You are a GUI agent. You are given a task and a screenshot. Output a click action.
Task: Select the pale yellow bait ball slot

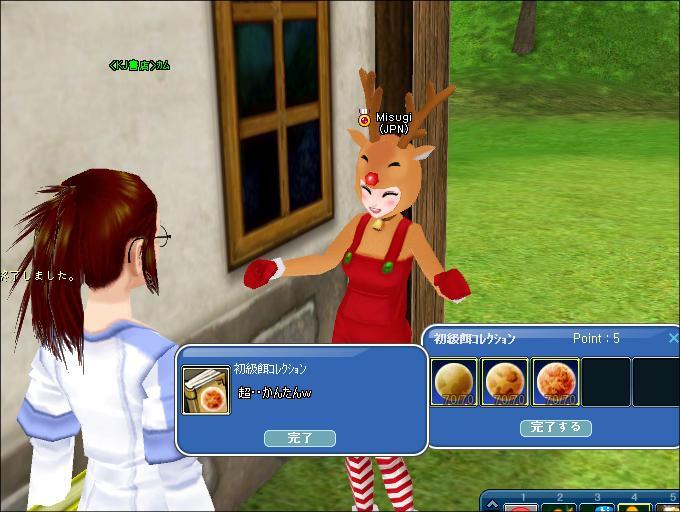pyautogui.click(x=454, y=383)
